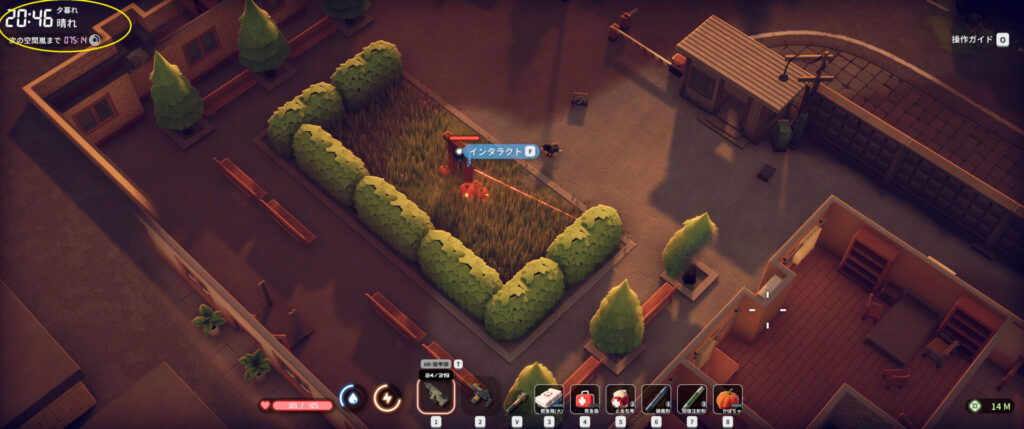
Task: Click the lightning bolt energy icon
Action: pos(385,398)
